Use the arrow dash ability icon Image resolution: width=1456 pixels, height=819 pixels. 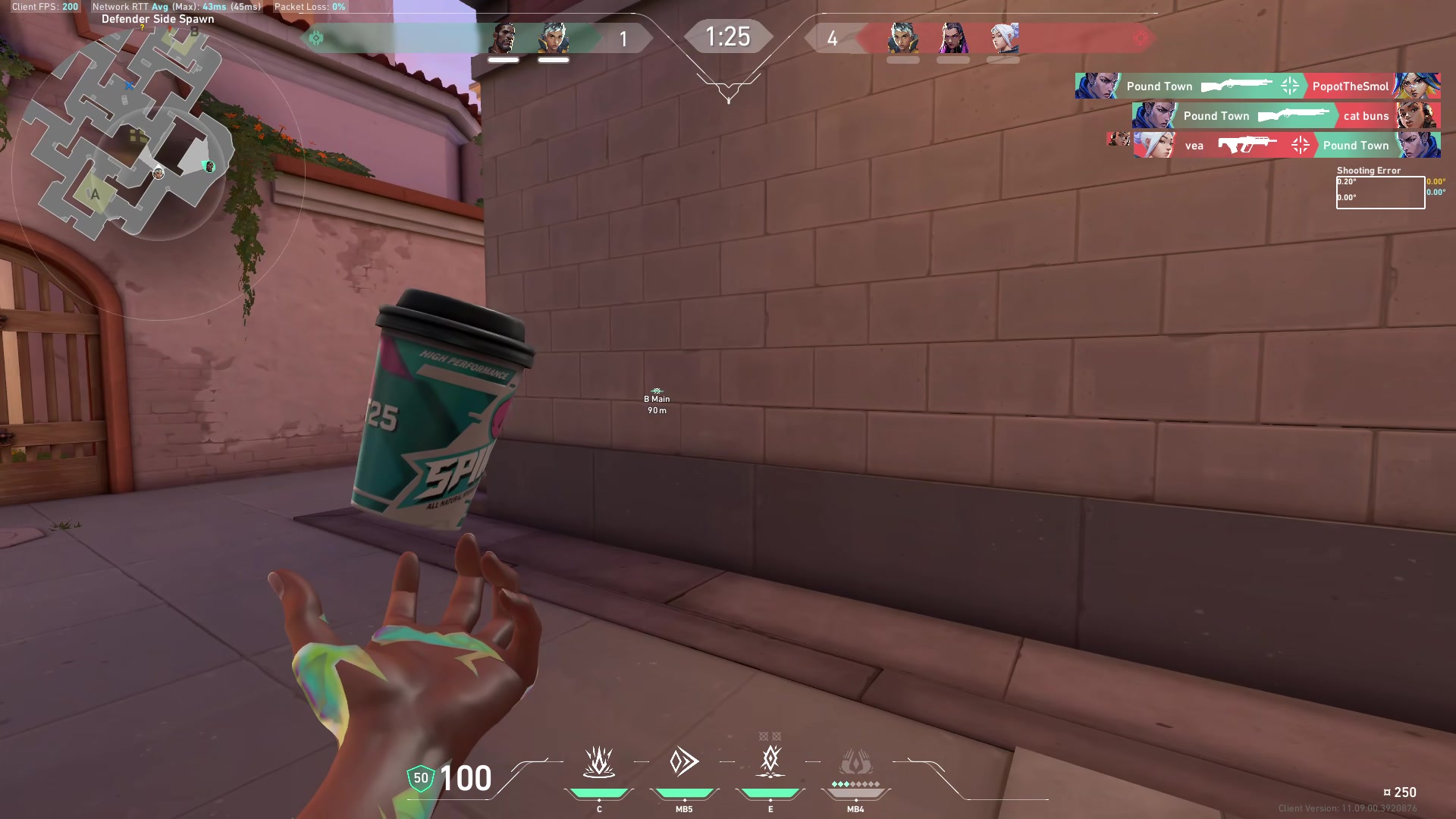(684, 761)
